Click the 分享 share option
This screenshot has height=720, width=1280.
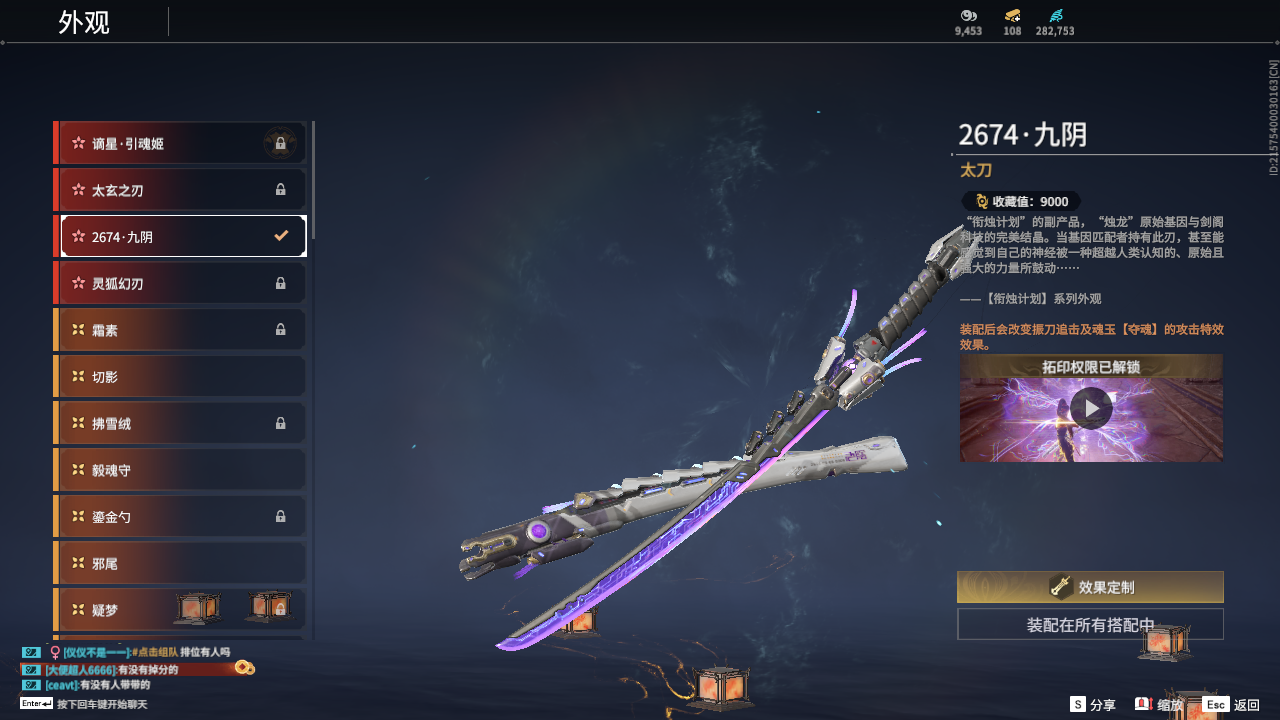coord(1093,705)
